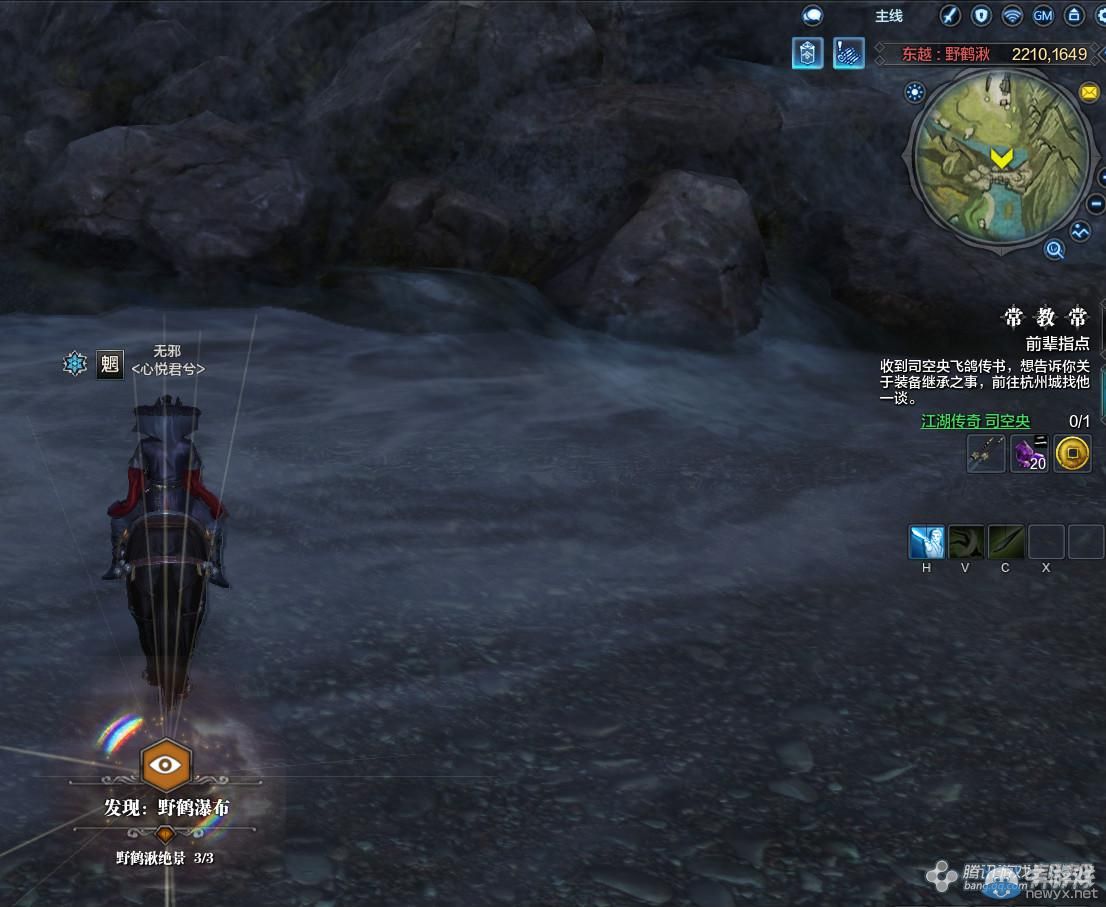Click the sword icon in top bar

950,16
